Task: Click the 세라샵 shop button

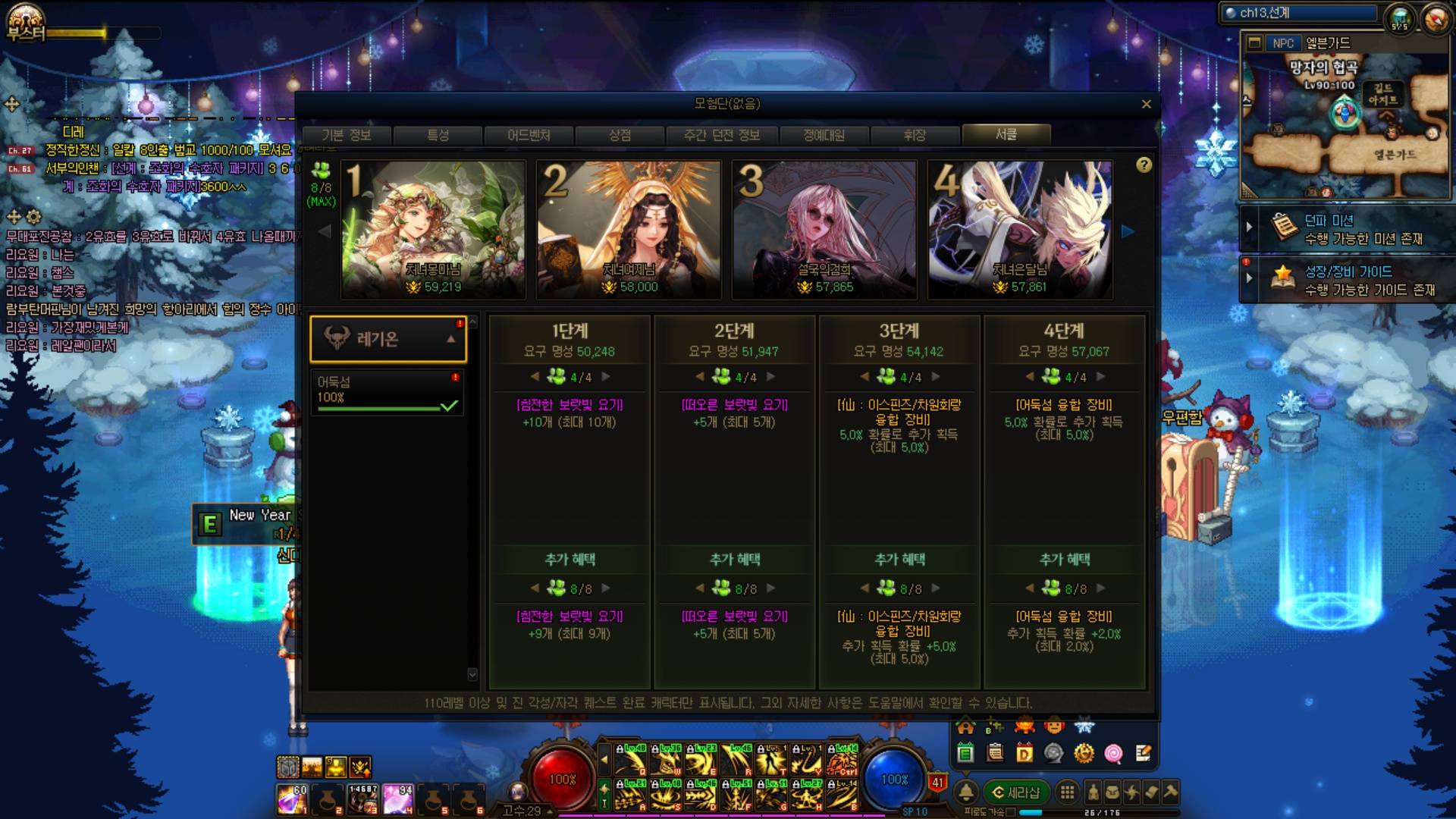Action: (x=1016, y=792)
